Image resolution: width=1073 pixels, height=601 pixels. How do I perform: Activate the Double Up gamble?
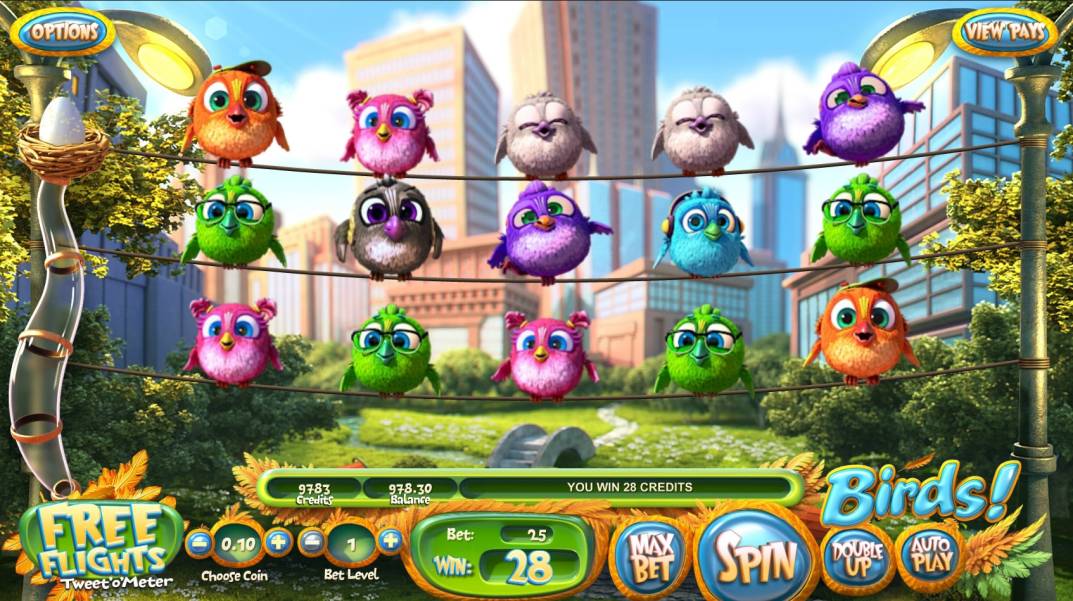tap(857, 556)
